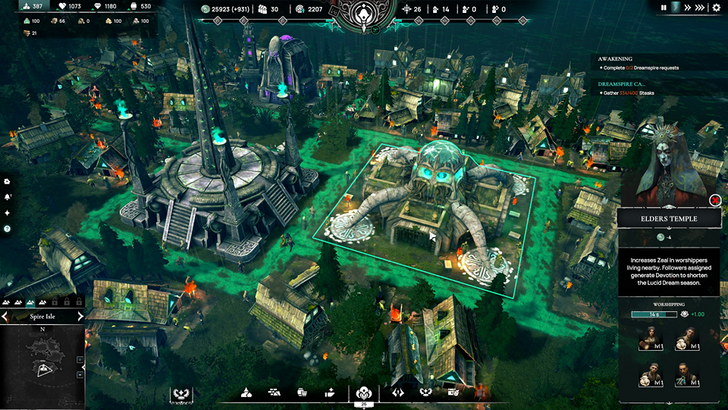The image size is (728, 410).
Task: Open the code-brackets tool in bottom toolbar
Action: tap(398, 393)
